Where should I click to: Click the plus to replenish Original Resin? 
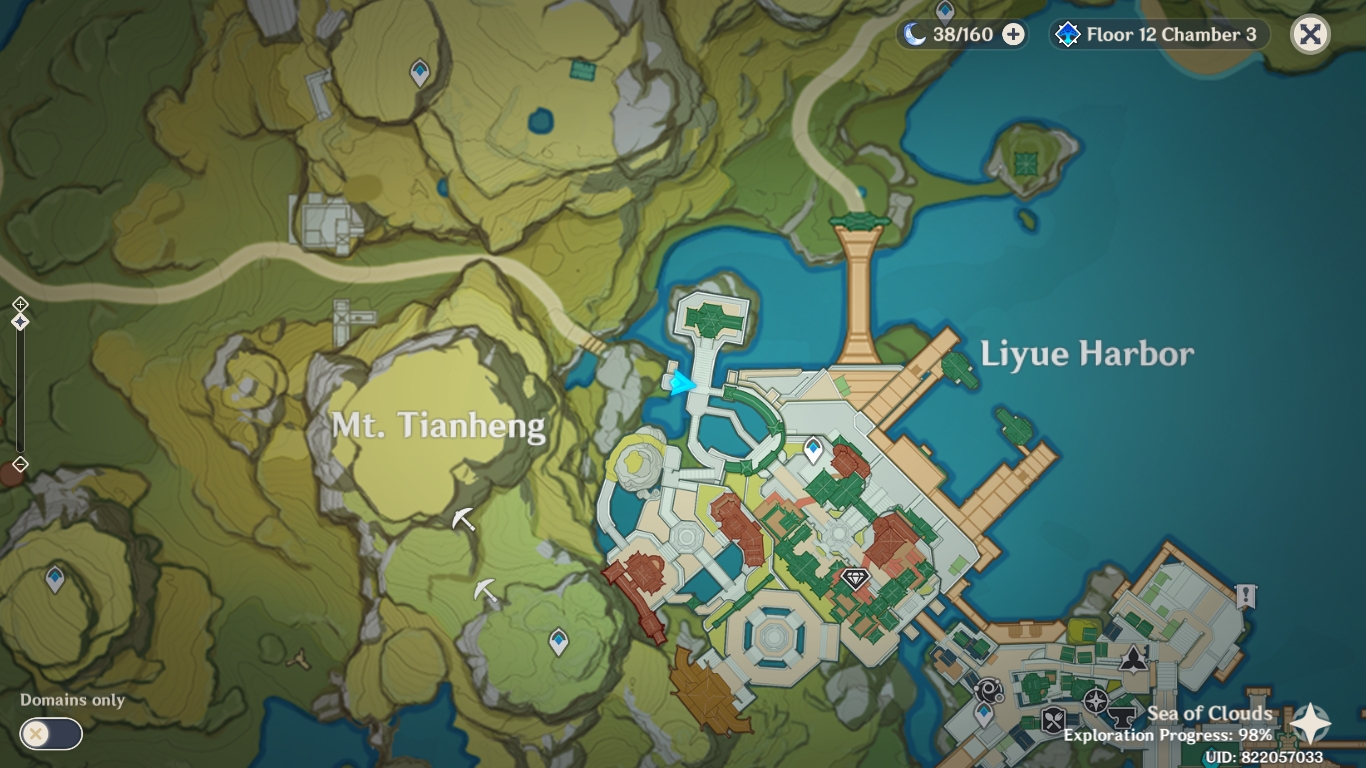click(1013, 33)
